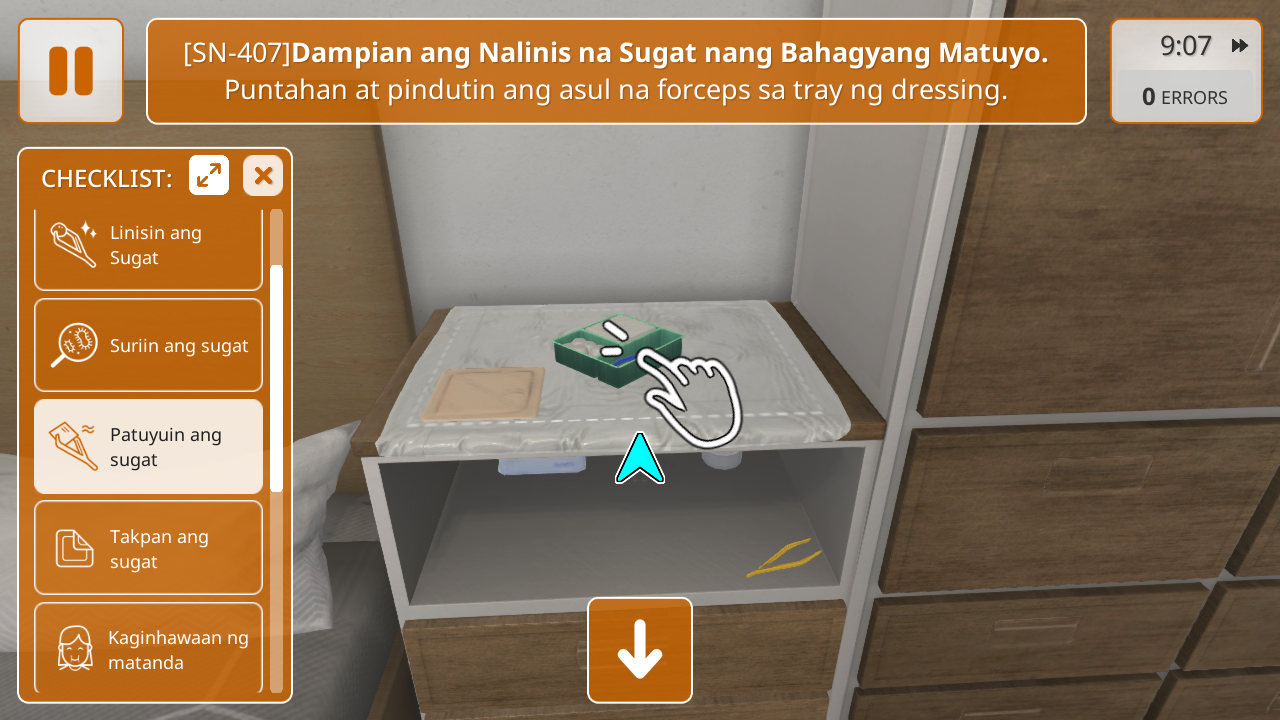Choose the "Patuyuin ang sugat" checklist step
1280x720 pixels.
(x=148, y=447)
